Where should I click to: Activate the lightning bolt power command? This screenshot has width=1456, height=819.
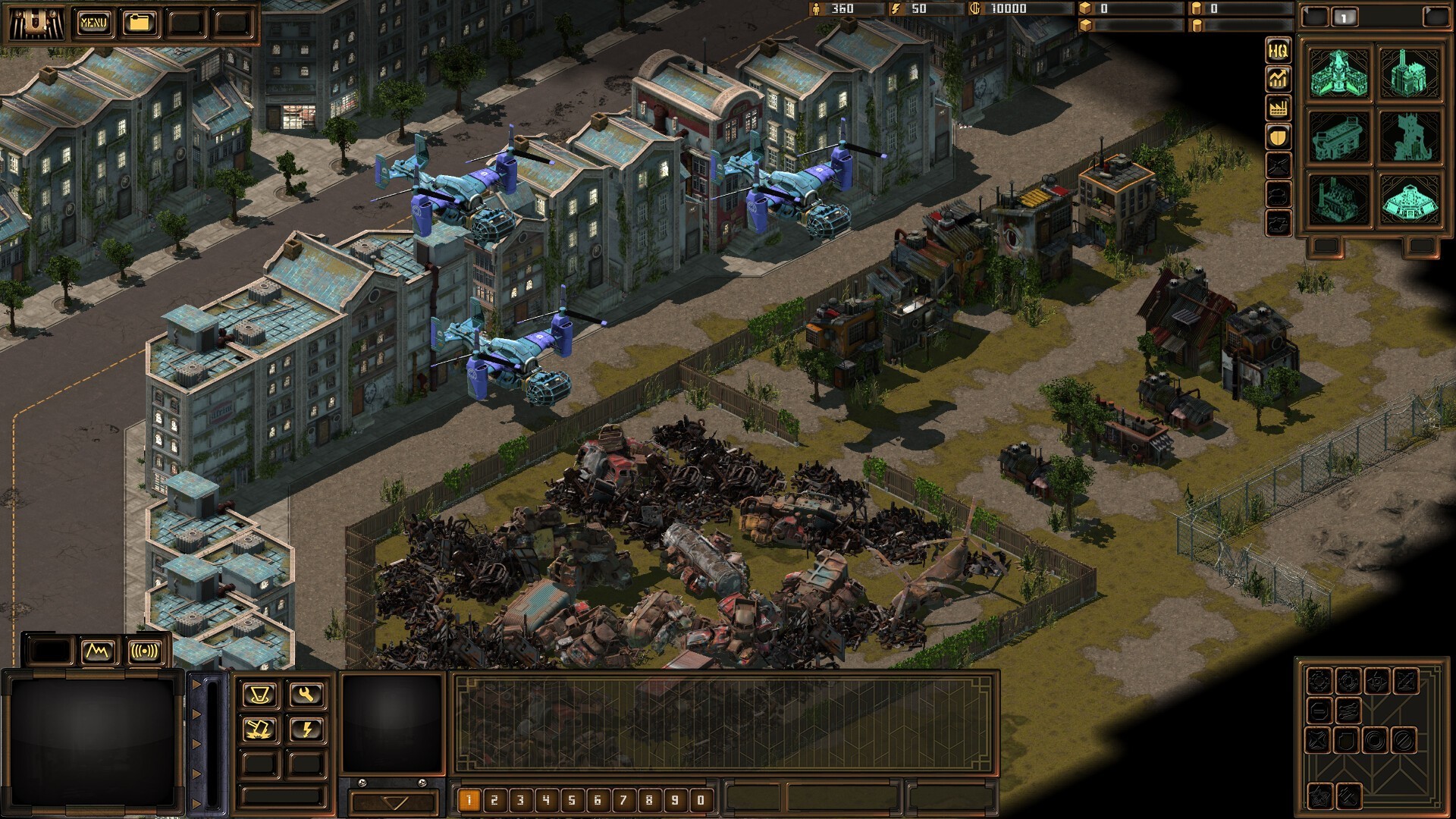306,730
